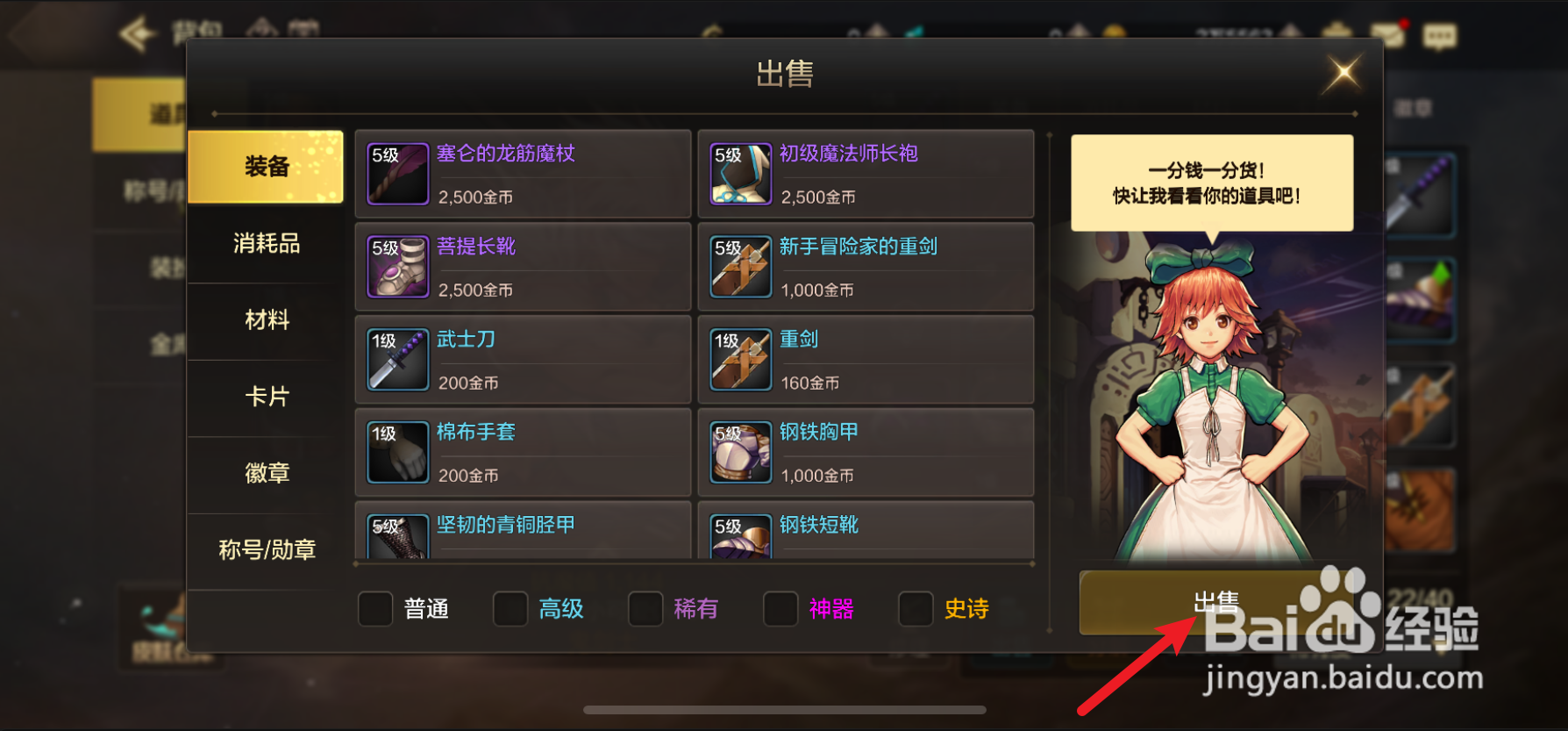Click the back arrow to return
Image resolution: width=1568 pixels, height=731 pixels.
point(139,32)
